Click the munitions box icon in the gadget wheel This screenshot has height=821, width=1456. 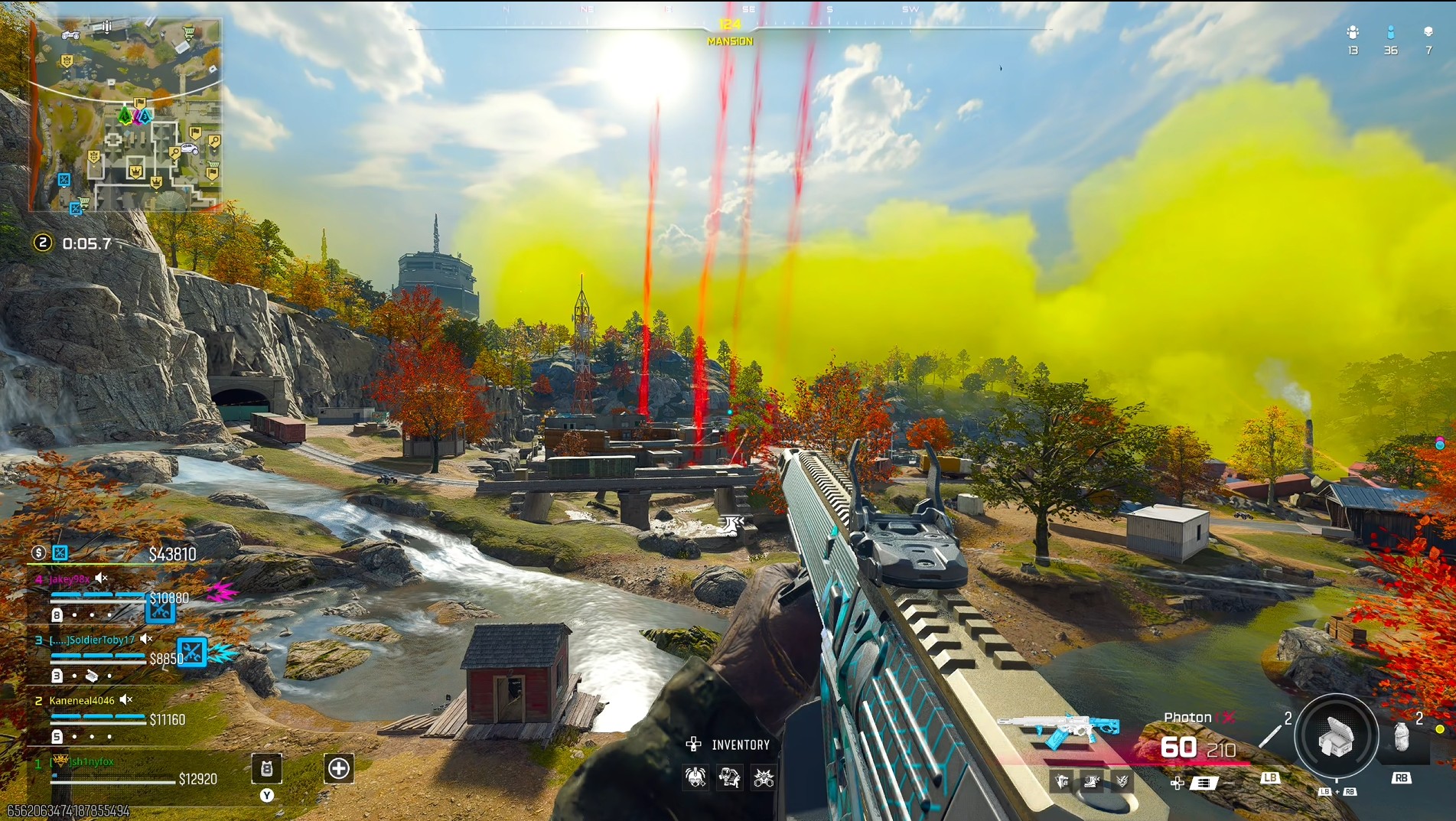tap(1336, 738)
